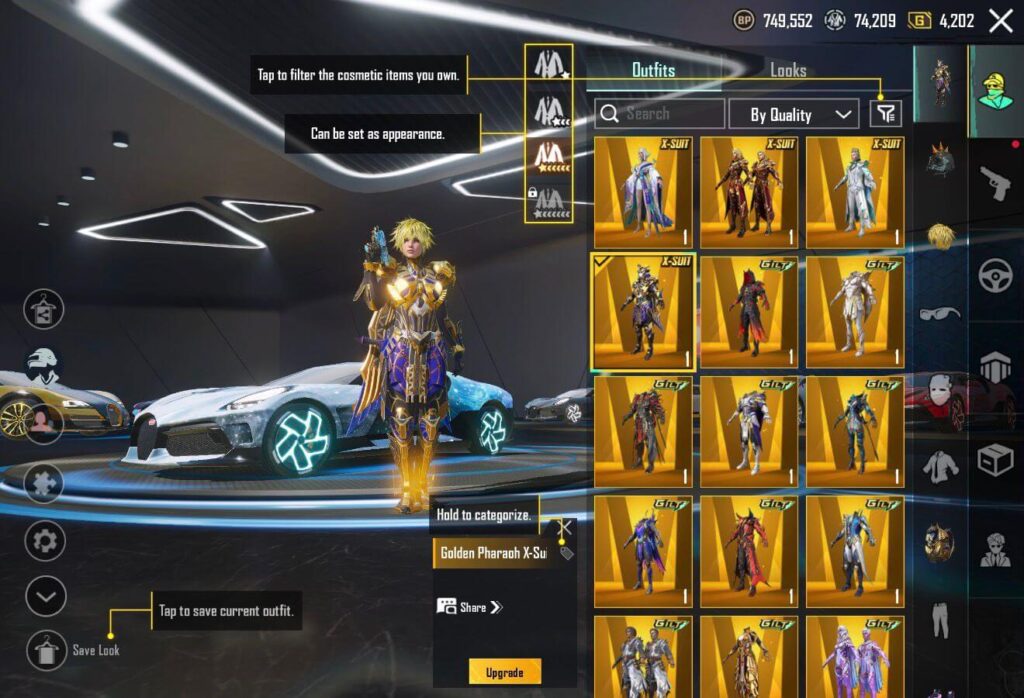Image resolution: width=1024 pixels, height=698 pixels.
Task: Toggle the owned-items filter funnel icon
Action: (886, 114)
